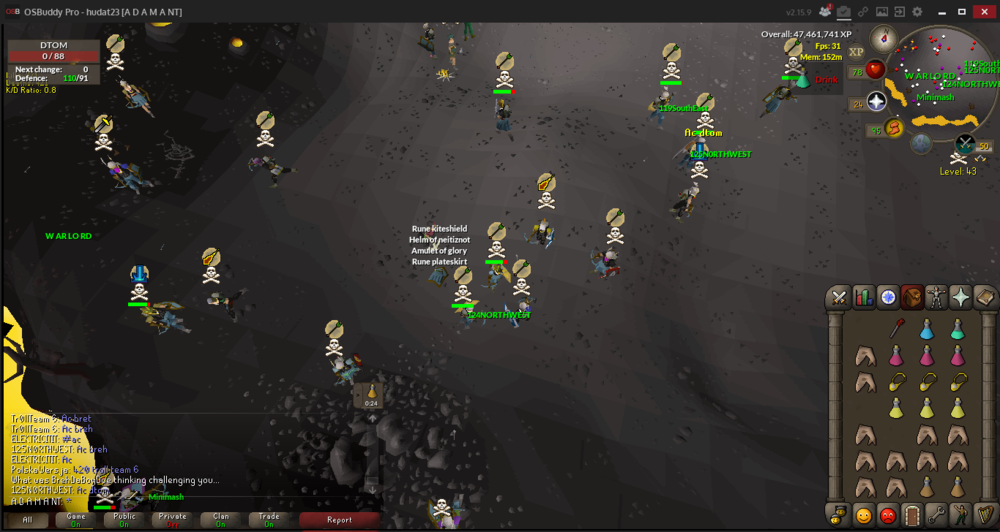
Task: Toggle the XP counter orb
Action: 856,52
